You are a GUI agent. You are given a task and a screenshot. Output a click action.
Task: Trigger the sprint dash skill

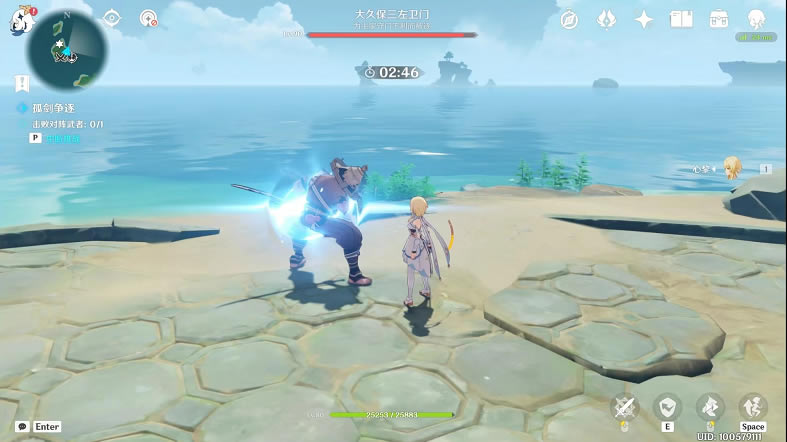tap(709, 407)
